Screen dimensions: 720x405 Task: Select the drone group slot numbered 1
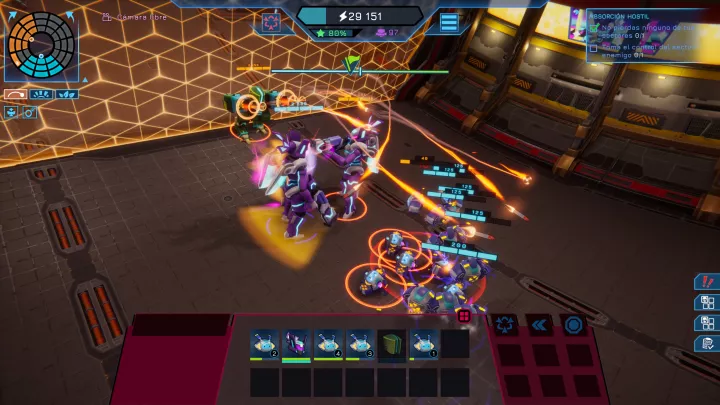[x=424, y=344]
